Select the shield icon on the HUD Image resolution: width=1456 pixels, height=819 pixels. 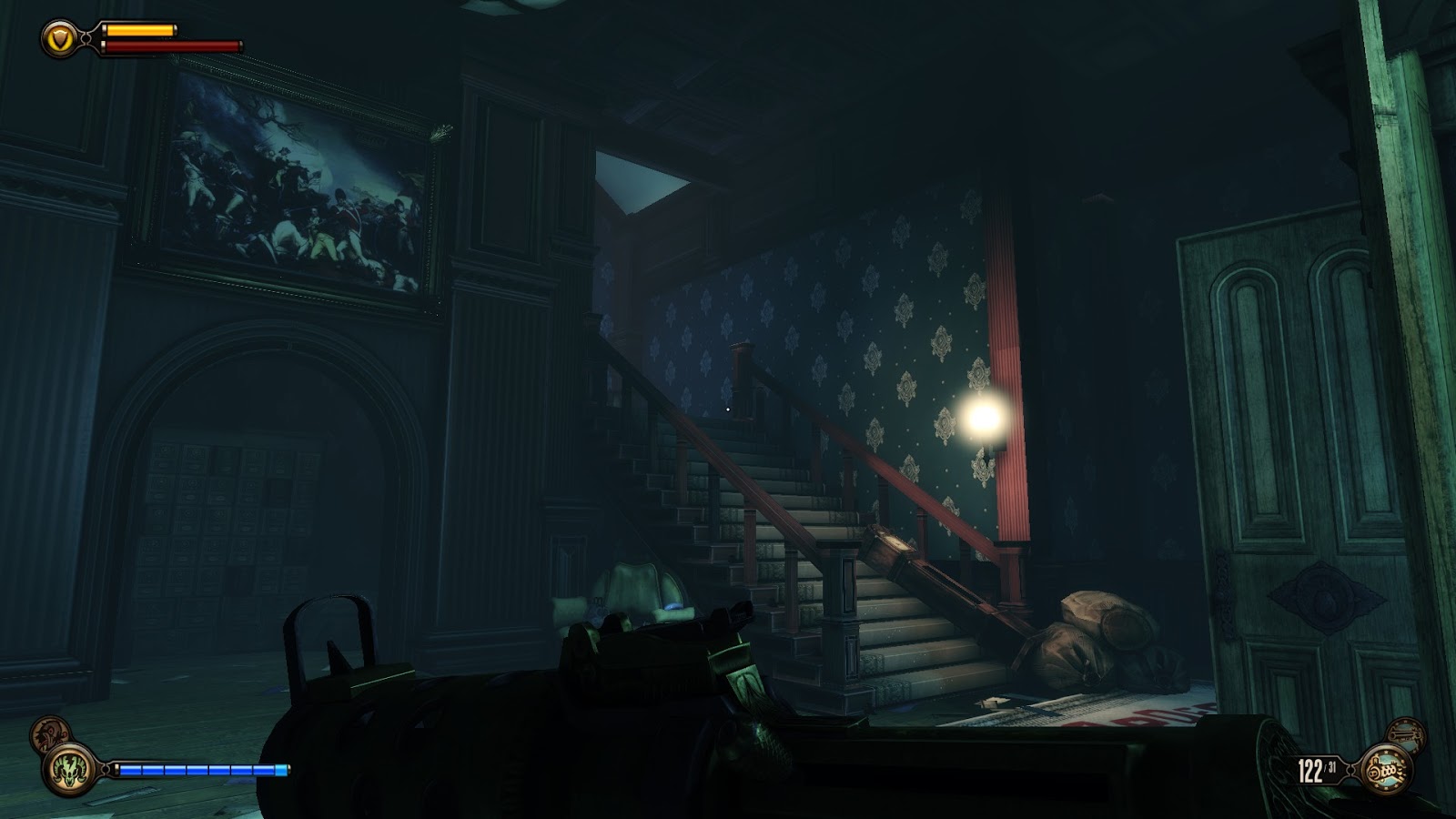tap(58, 35)
